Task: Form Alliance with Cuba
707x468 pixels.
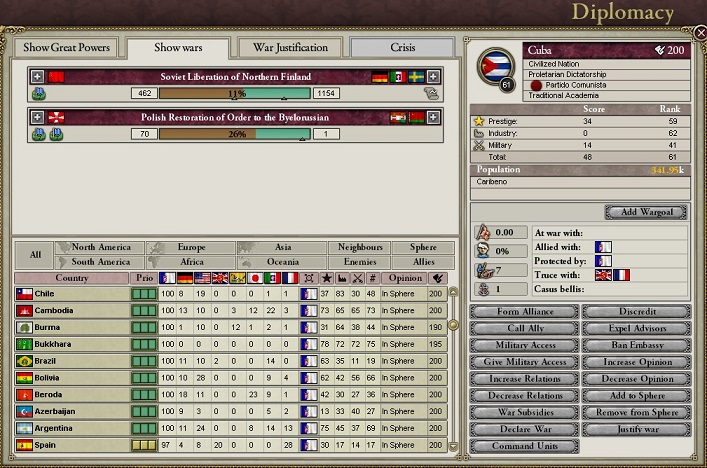Action: (x=524, y=312)
